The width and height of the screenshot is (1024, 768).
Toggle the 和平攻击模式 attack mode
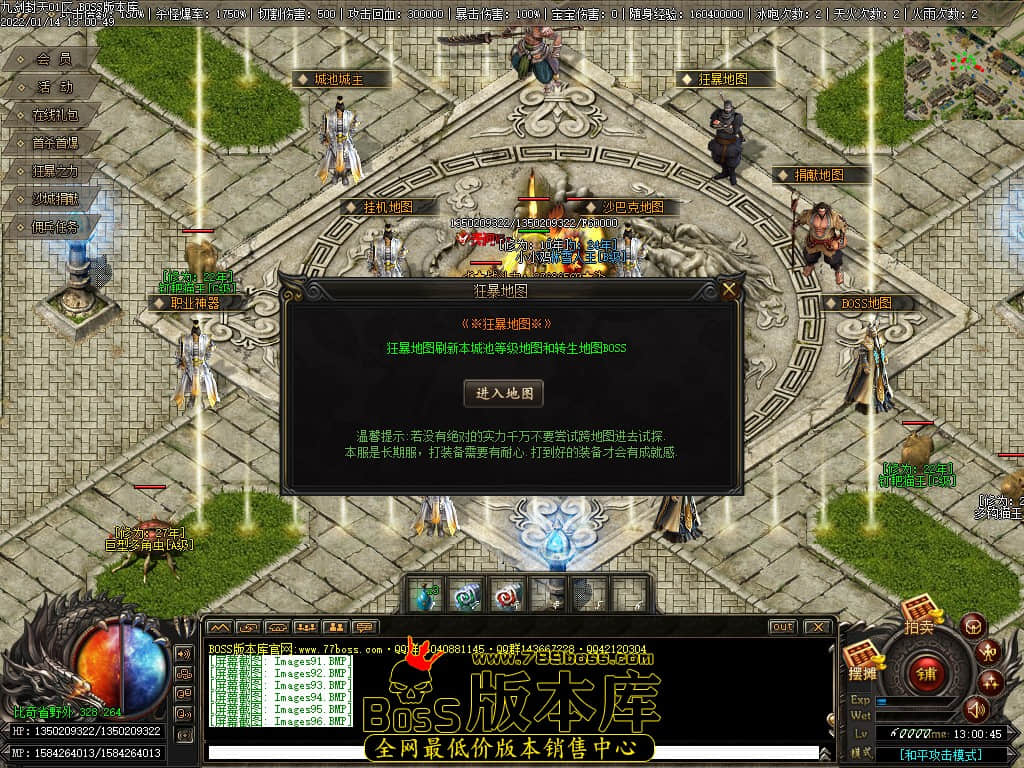(x=940, y=755)
